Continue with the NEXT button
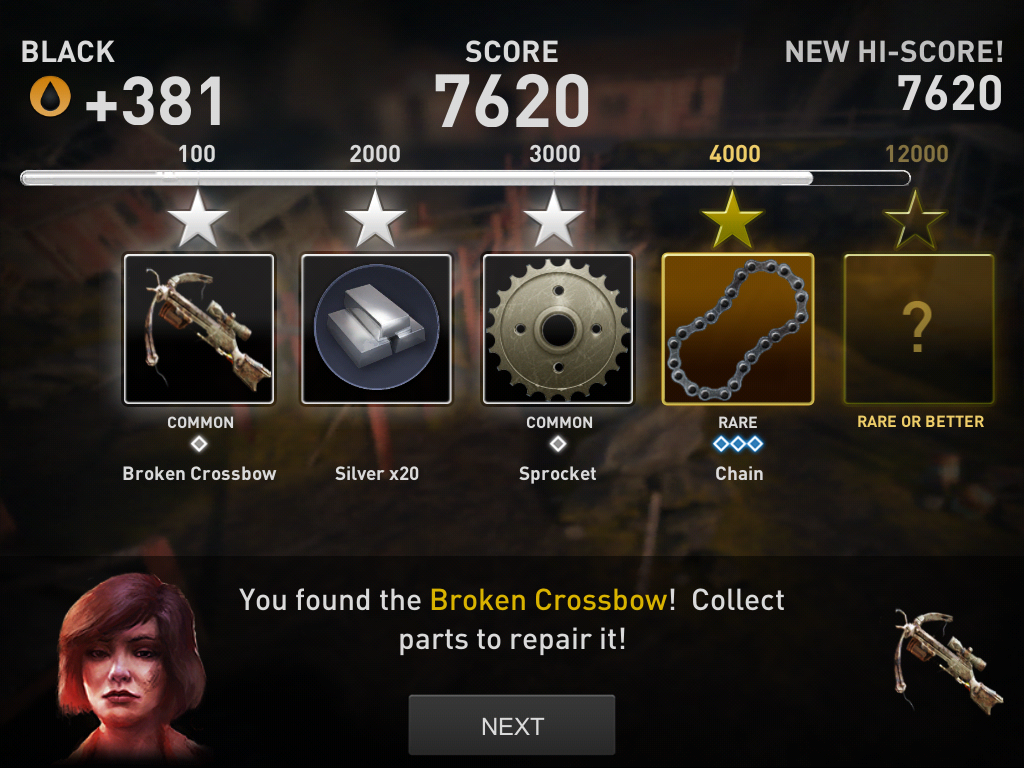The height and width of the screenshot is (768, 1024). 511,725
